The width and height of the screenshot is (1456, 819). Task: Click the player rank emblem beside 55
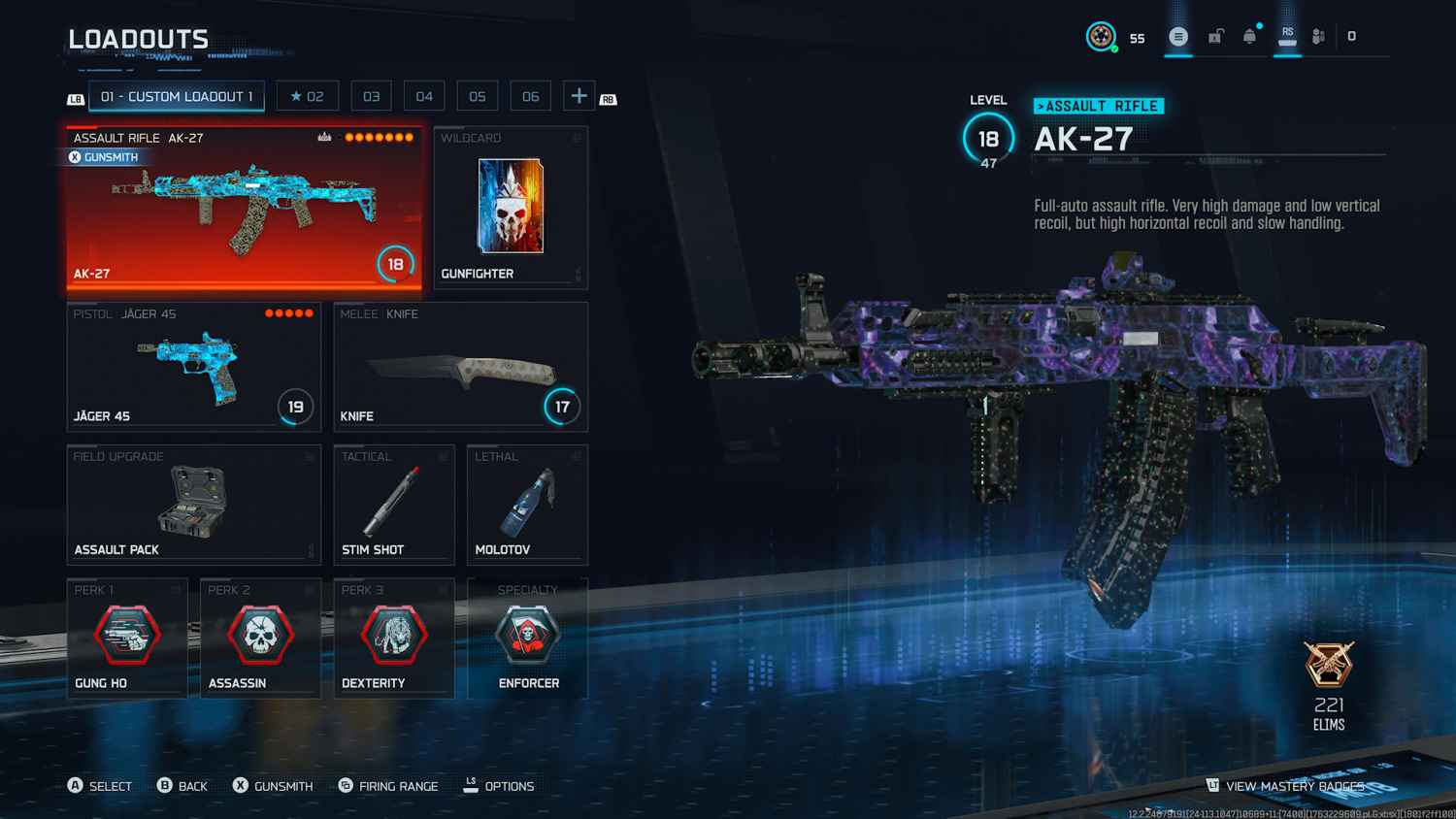1100,37
